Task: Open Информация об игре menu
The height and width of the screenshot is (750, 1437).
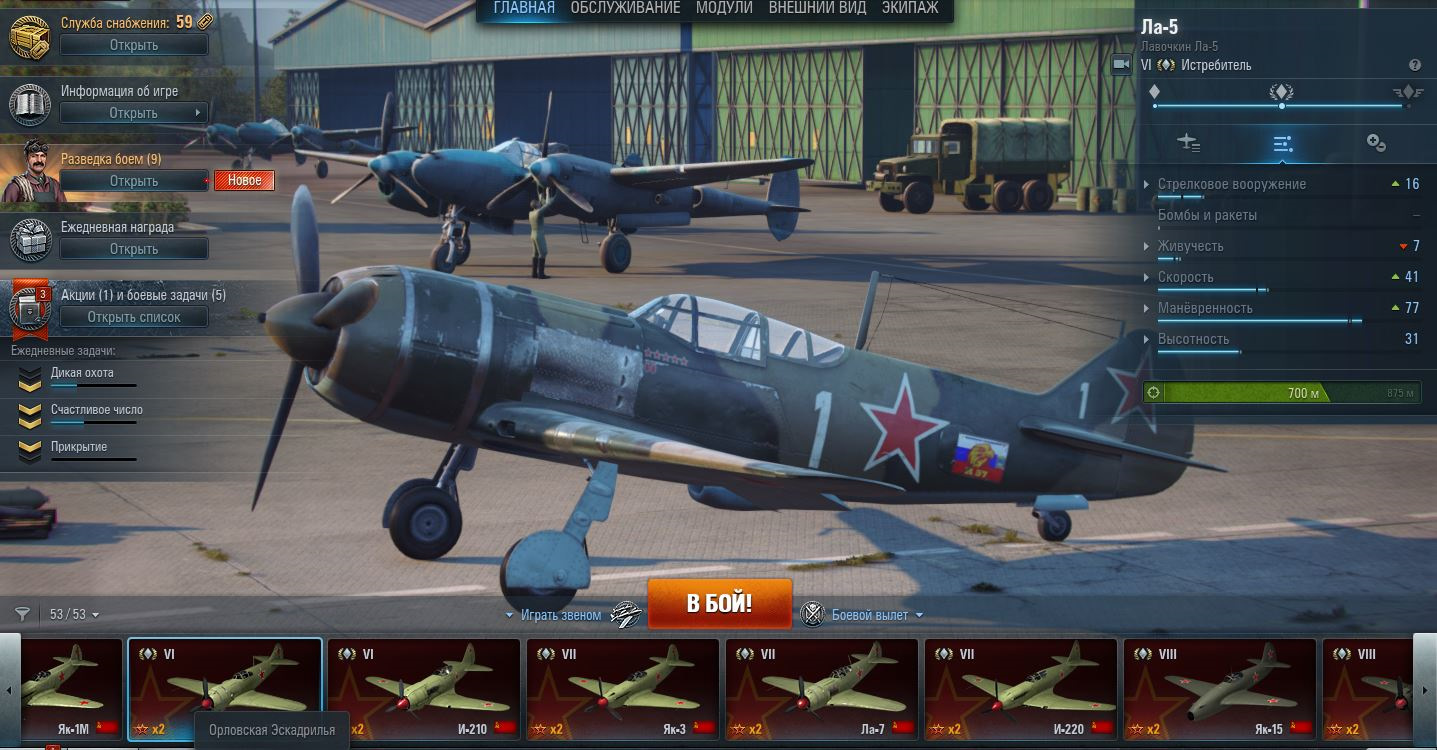Action: [134, 113]
